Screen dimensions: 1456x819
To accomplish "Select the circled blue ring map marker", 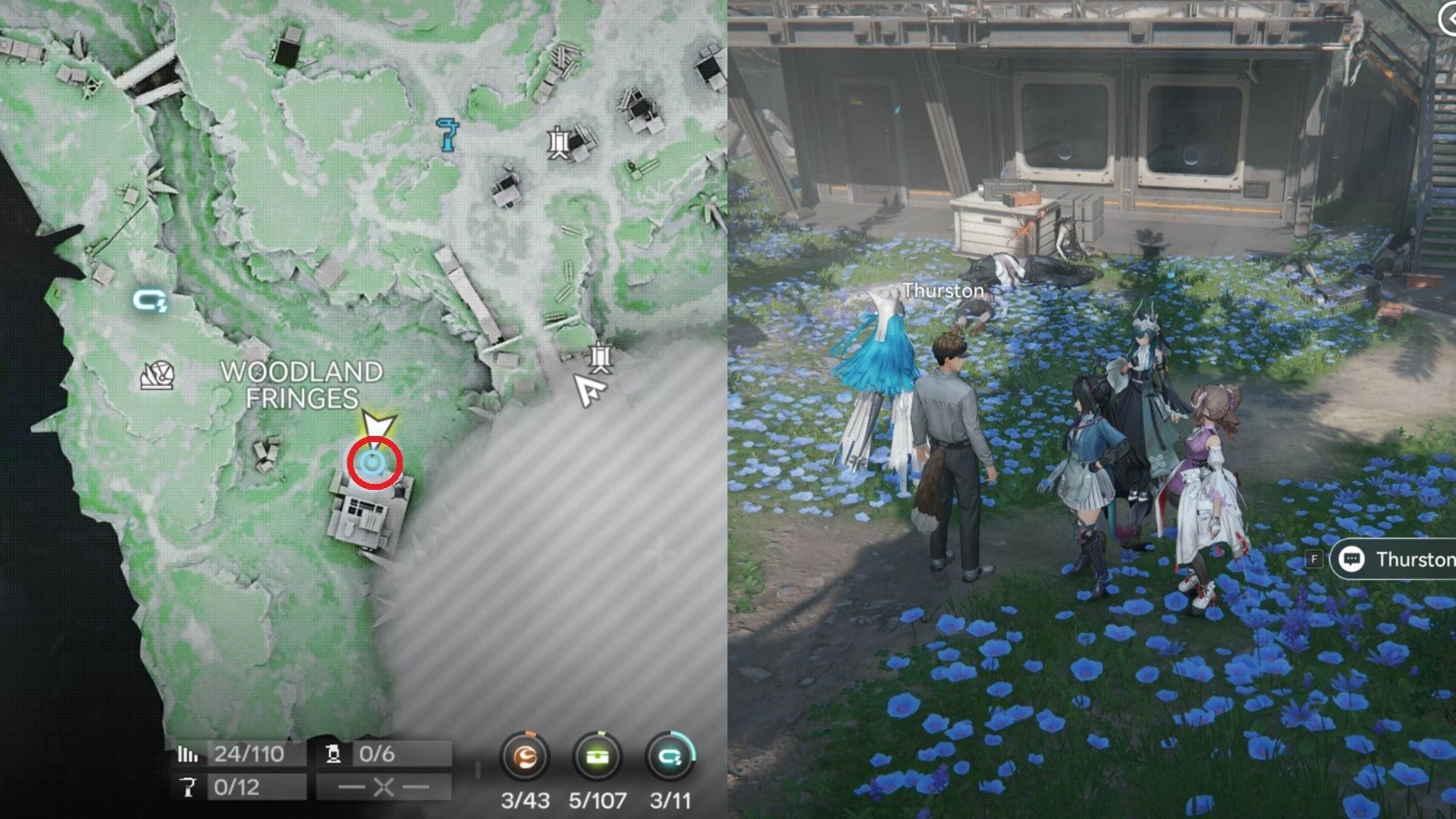I will tap(373, 462).
